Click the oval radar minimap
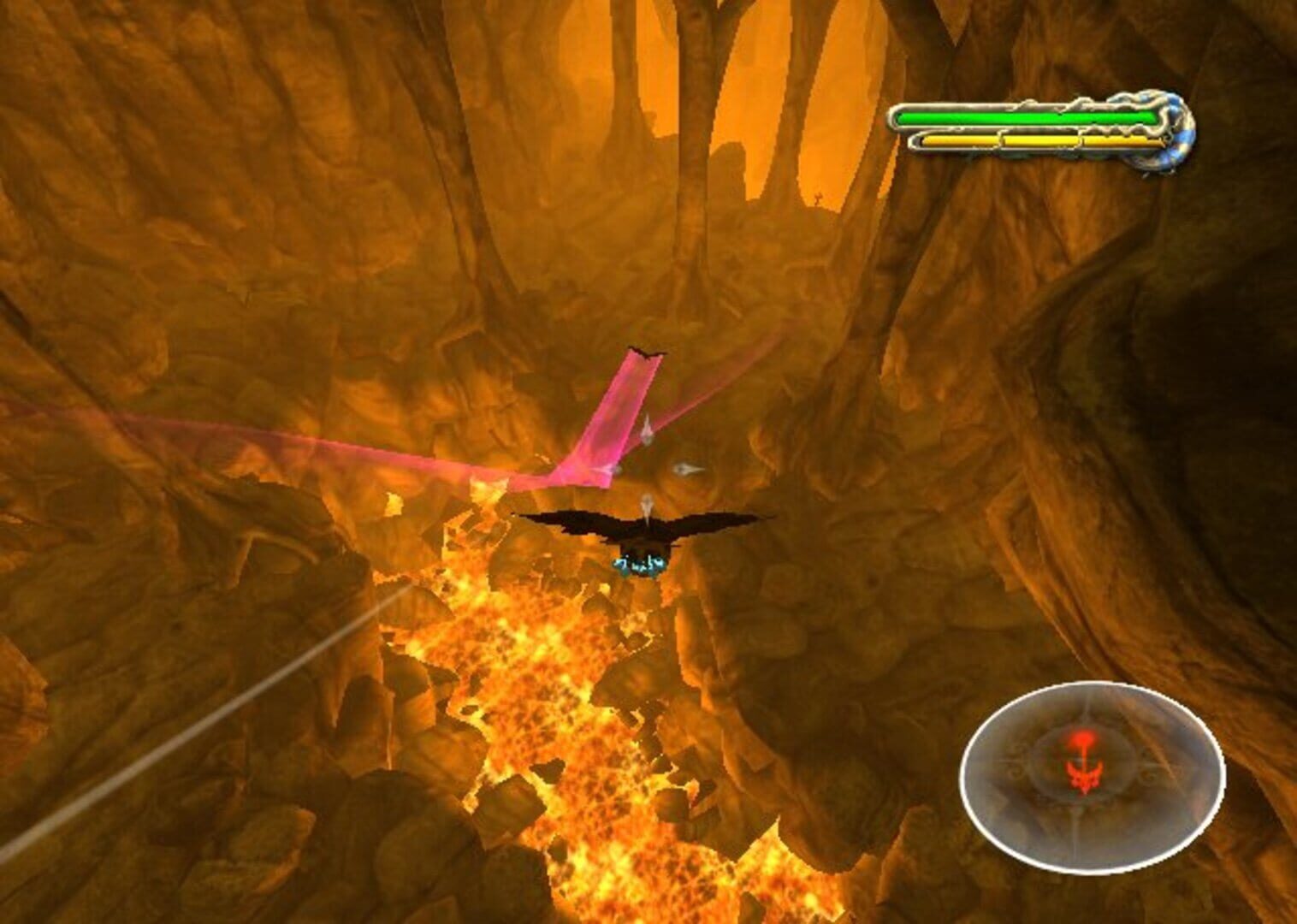 point(1092,777)
